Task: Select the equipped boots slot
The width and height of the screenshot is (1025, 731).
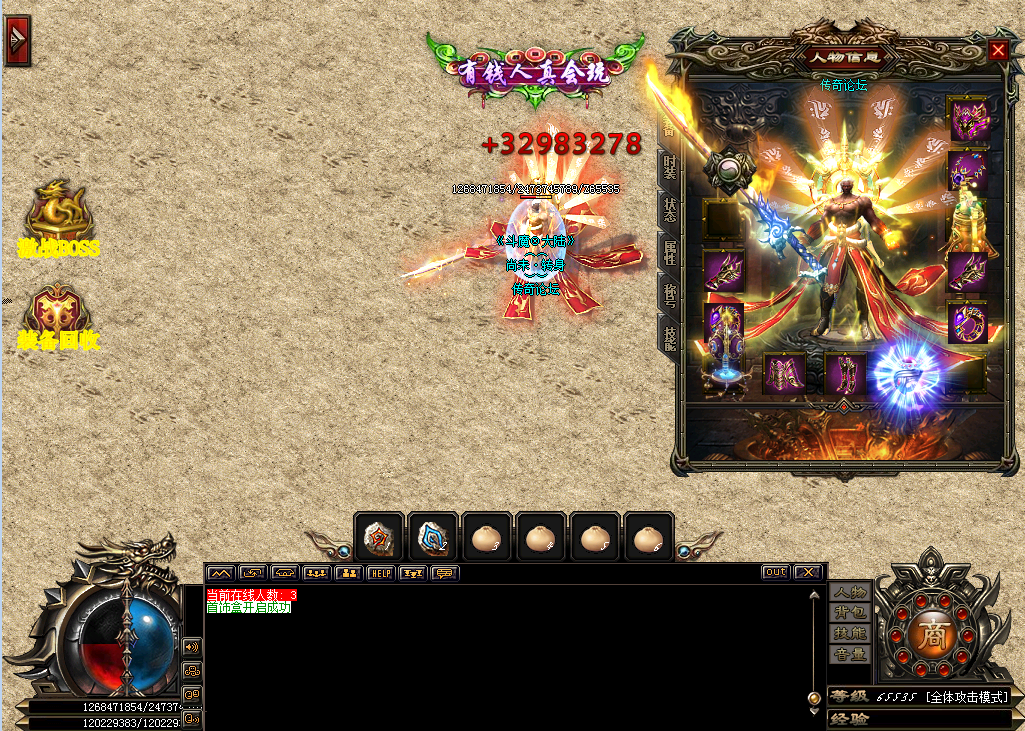Action: pos(845,374)
